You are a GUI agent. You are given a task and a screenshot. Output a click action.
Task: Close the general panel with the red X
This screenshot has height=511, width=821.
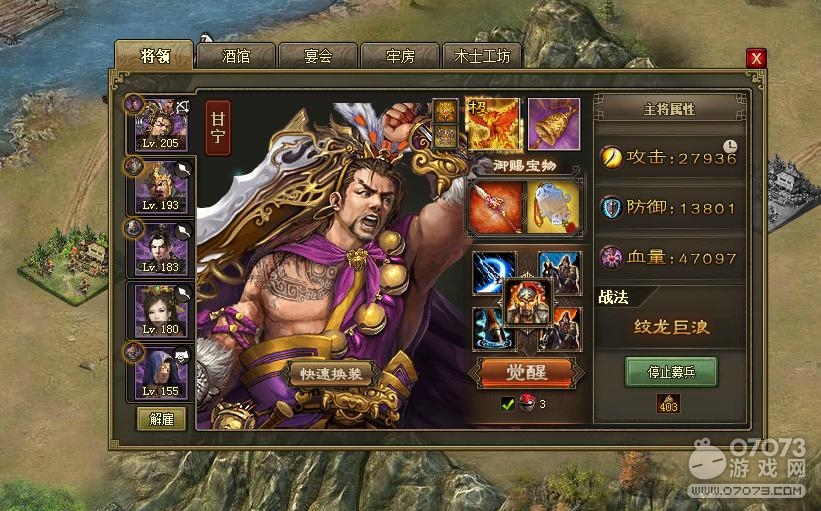click(756, 59)
